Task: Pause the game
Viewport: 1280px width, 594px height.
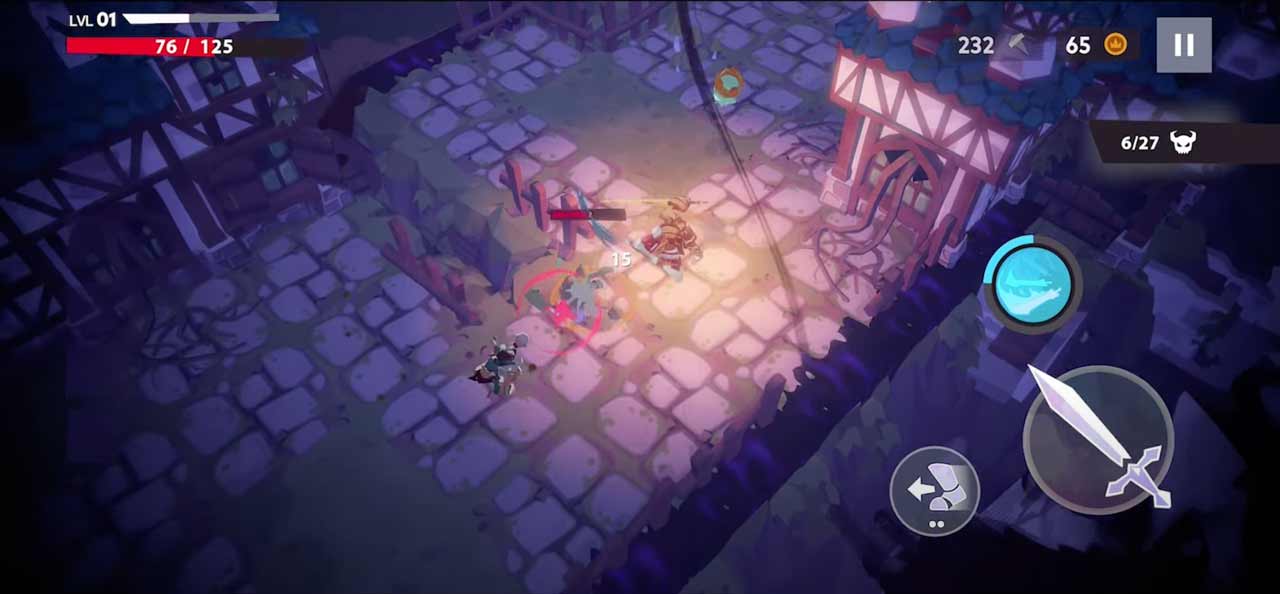Action: (x=1184, y=45)
